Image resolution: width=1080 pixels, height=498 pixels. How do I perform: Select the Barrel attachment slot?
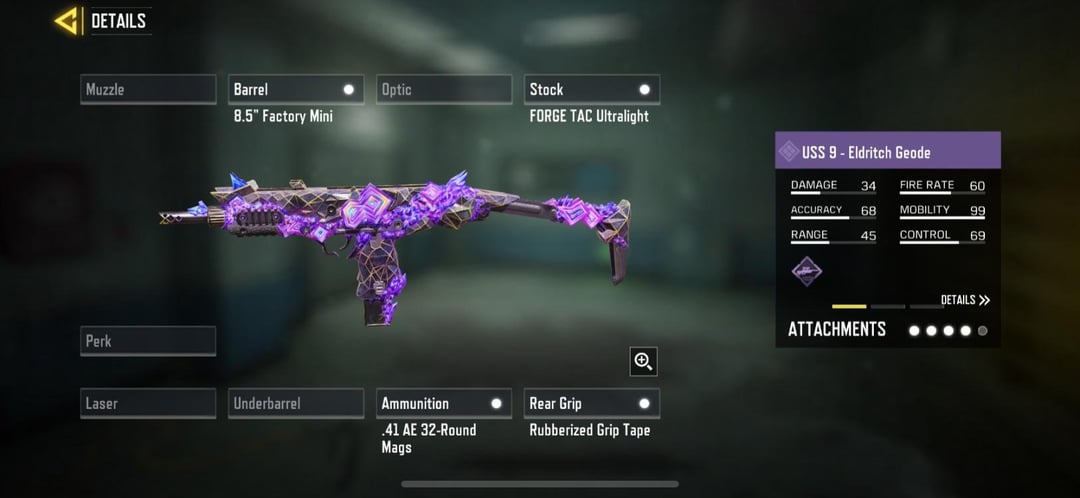pos(296,90)
